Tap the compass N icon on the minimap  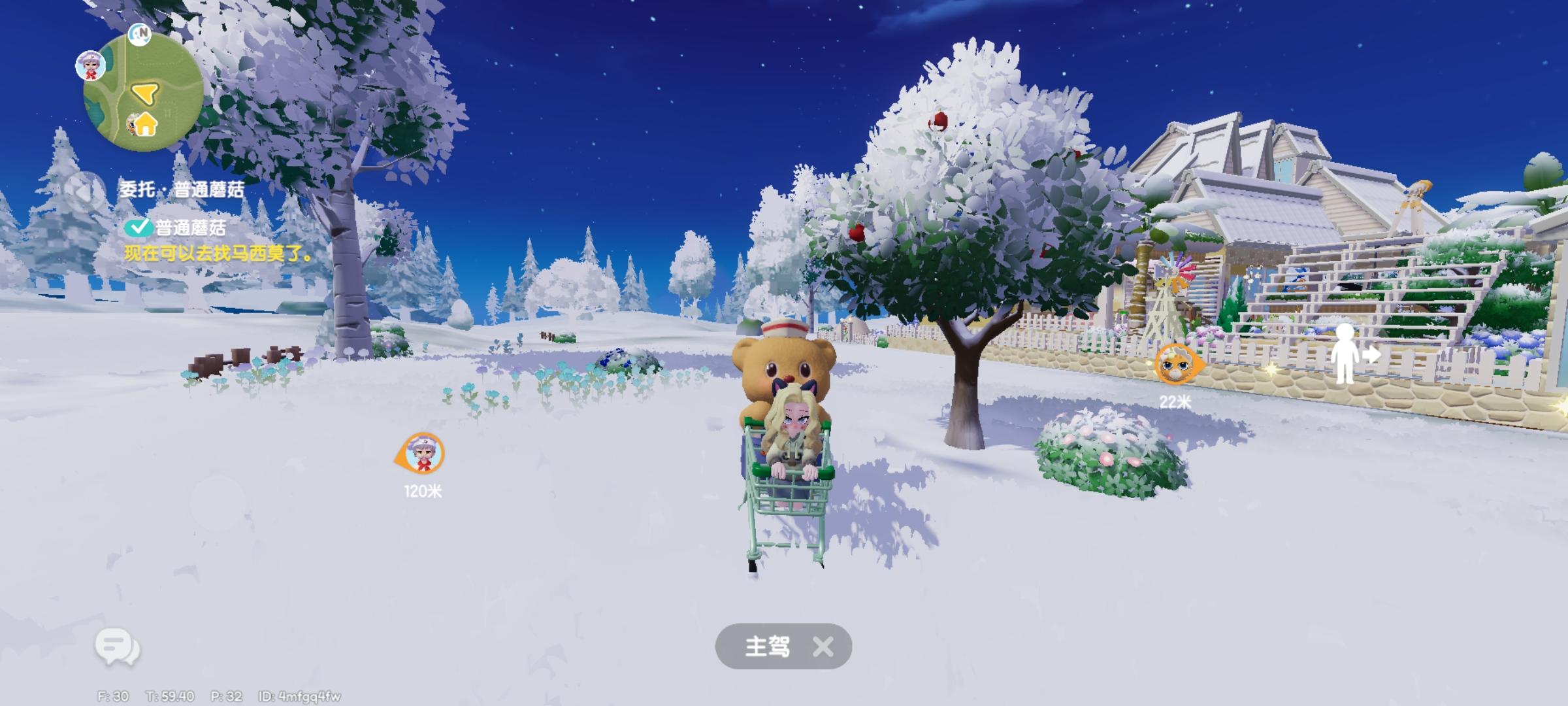click(x=139, y=35)
